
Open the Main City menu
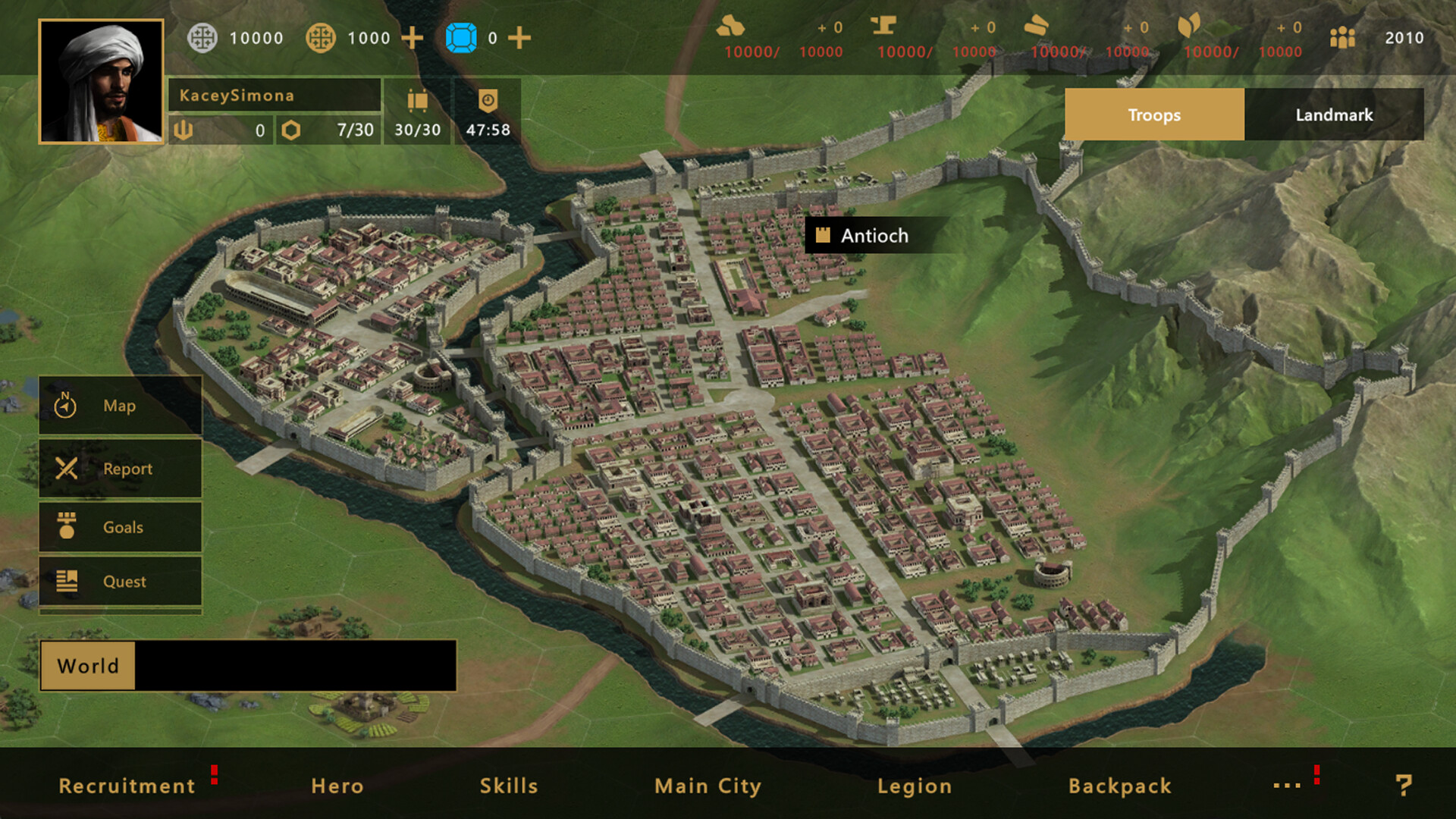pyautogui.click(x=708, y=786)
